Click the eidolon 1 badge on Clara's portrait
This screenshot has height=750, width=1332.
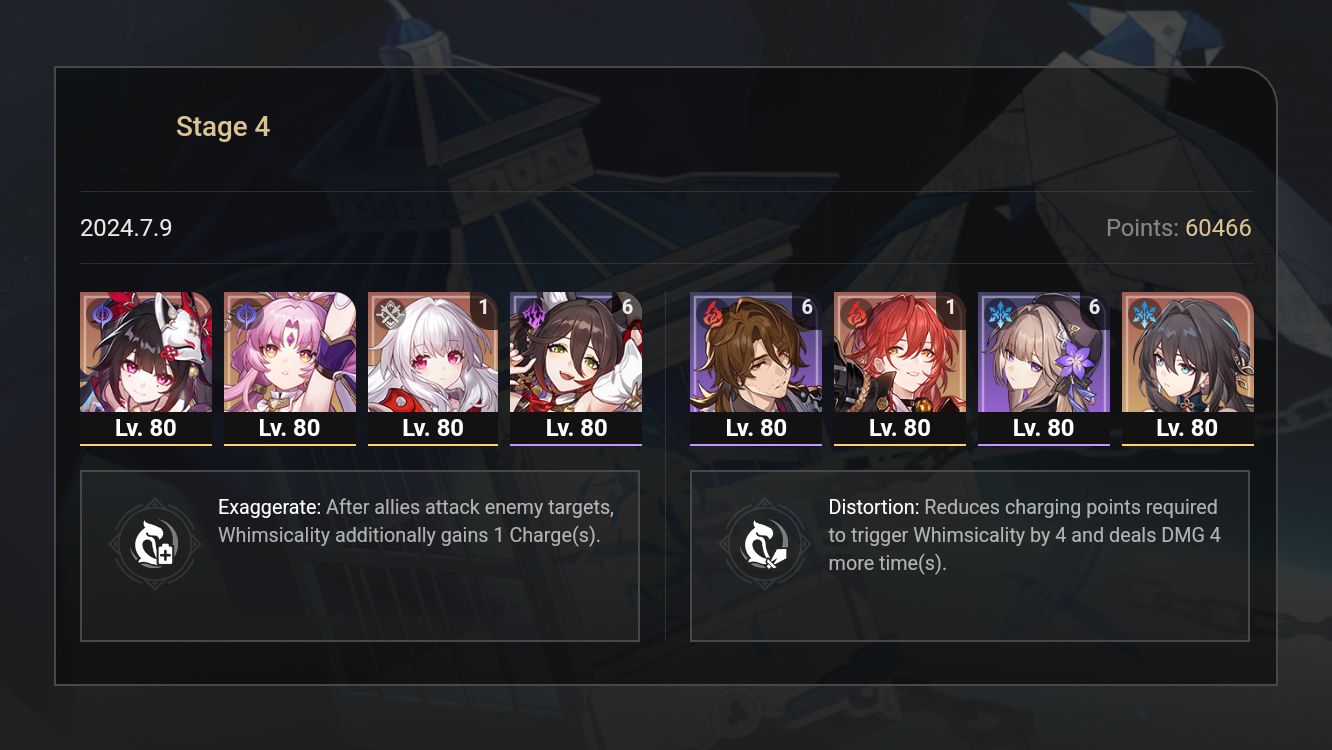[484, 308]
